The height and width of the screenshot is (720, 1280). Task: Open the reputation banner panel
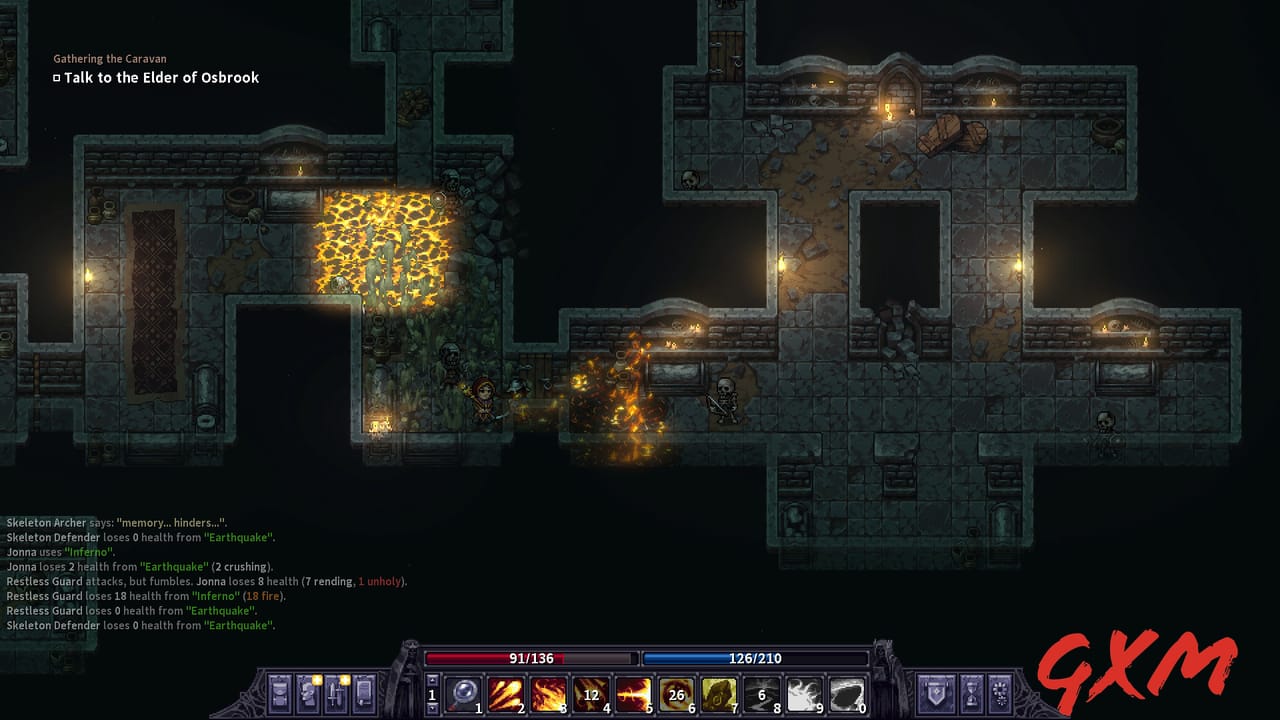[x=936, y=694]
